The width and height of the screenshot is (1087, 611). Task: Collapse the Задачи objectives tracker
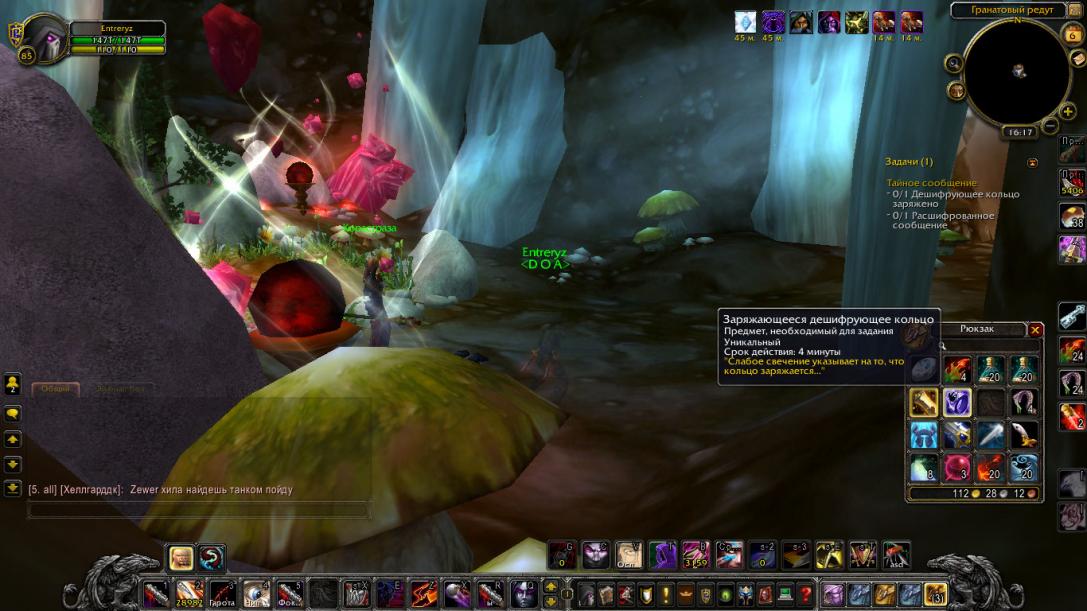(x=1033, y=162)
